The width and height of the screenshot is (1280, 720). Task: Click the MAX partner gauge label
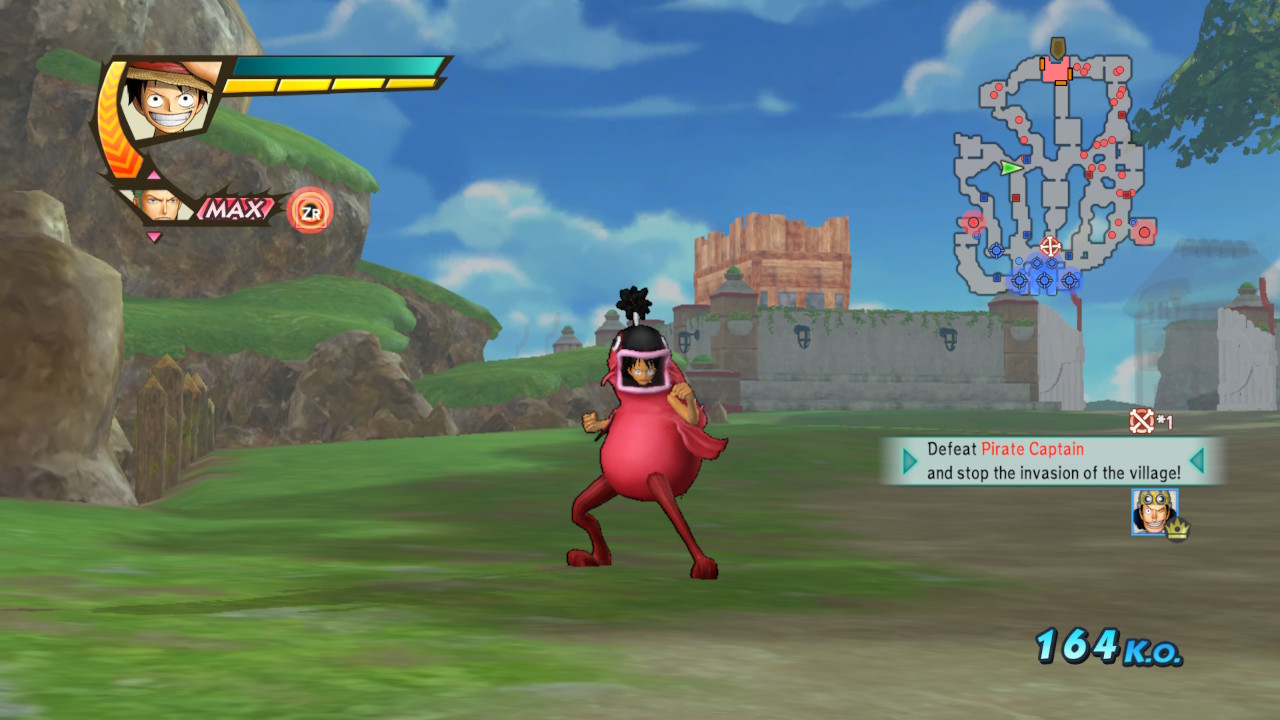click(236, 209)
